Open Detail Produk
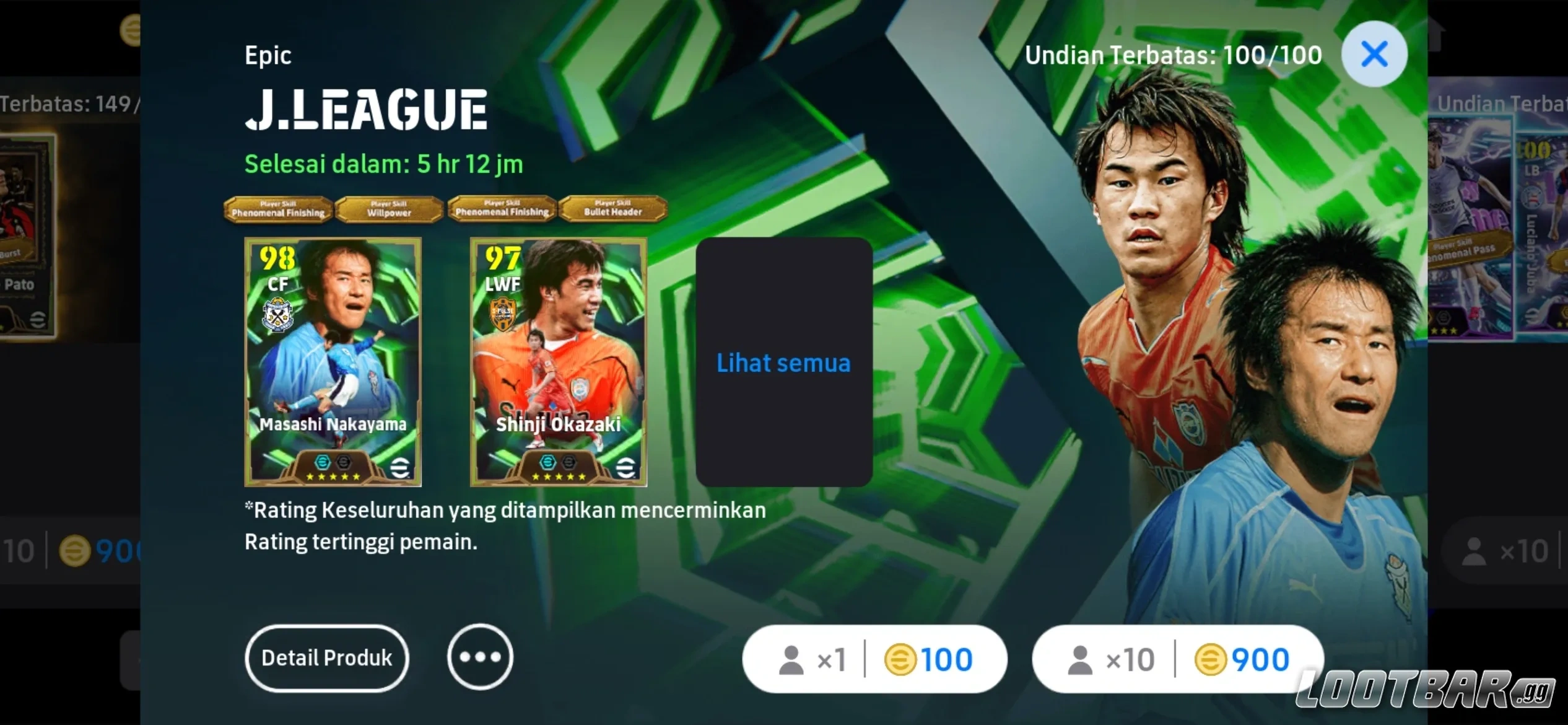Viewport: 1568px width, 725px height. (x=326, y=657)
